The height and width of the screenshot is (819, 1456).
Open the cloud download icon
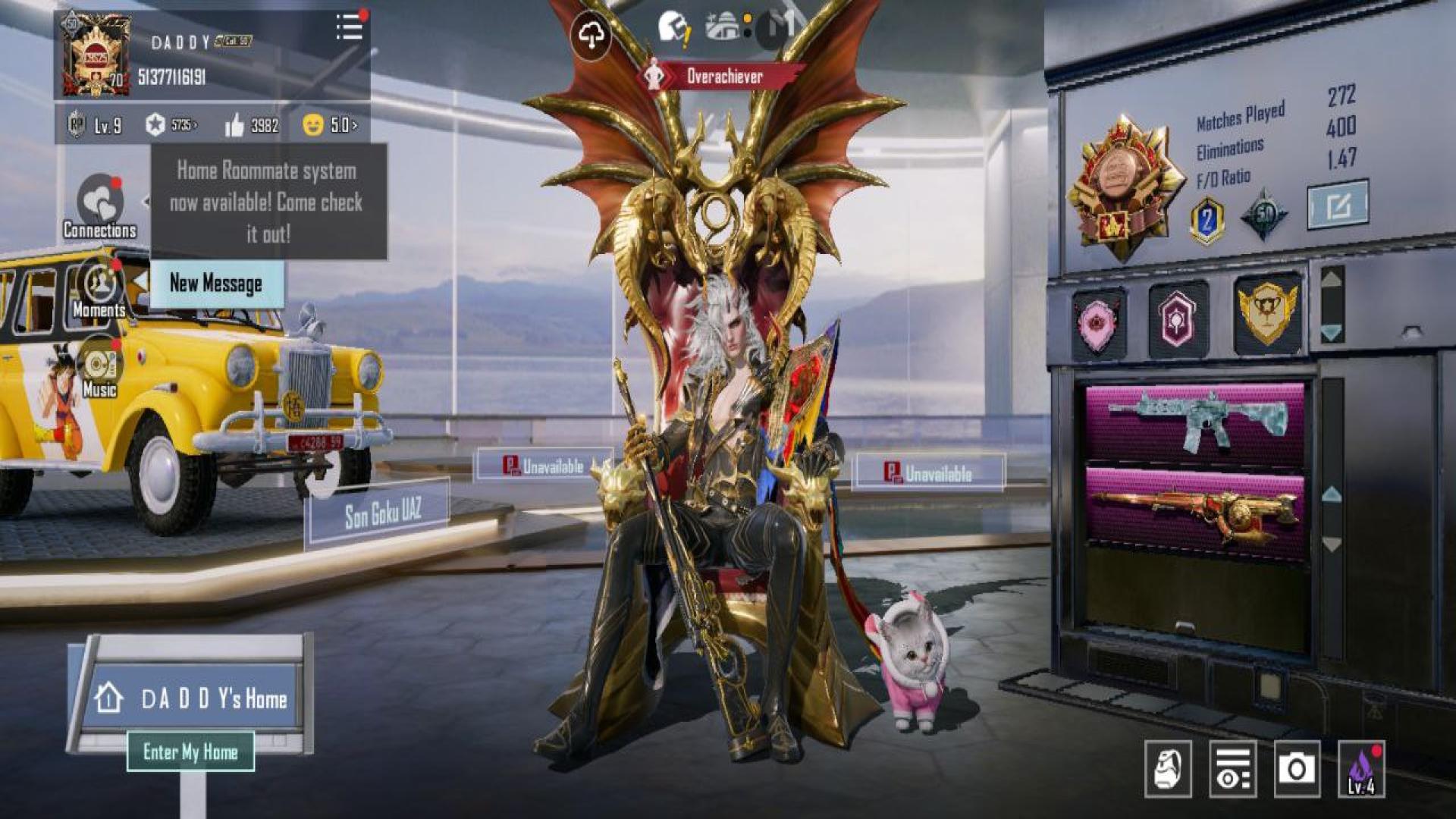591,34
